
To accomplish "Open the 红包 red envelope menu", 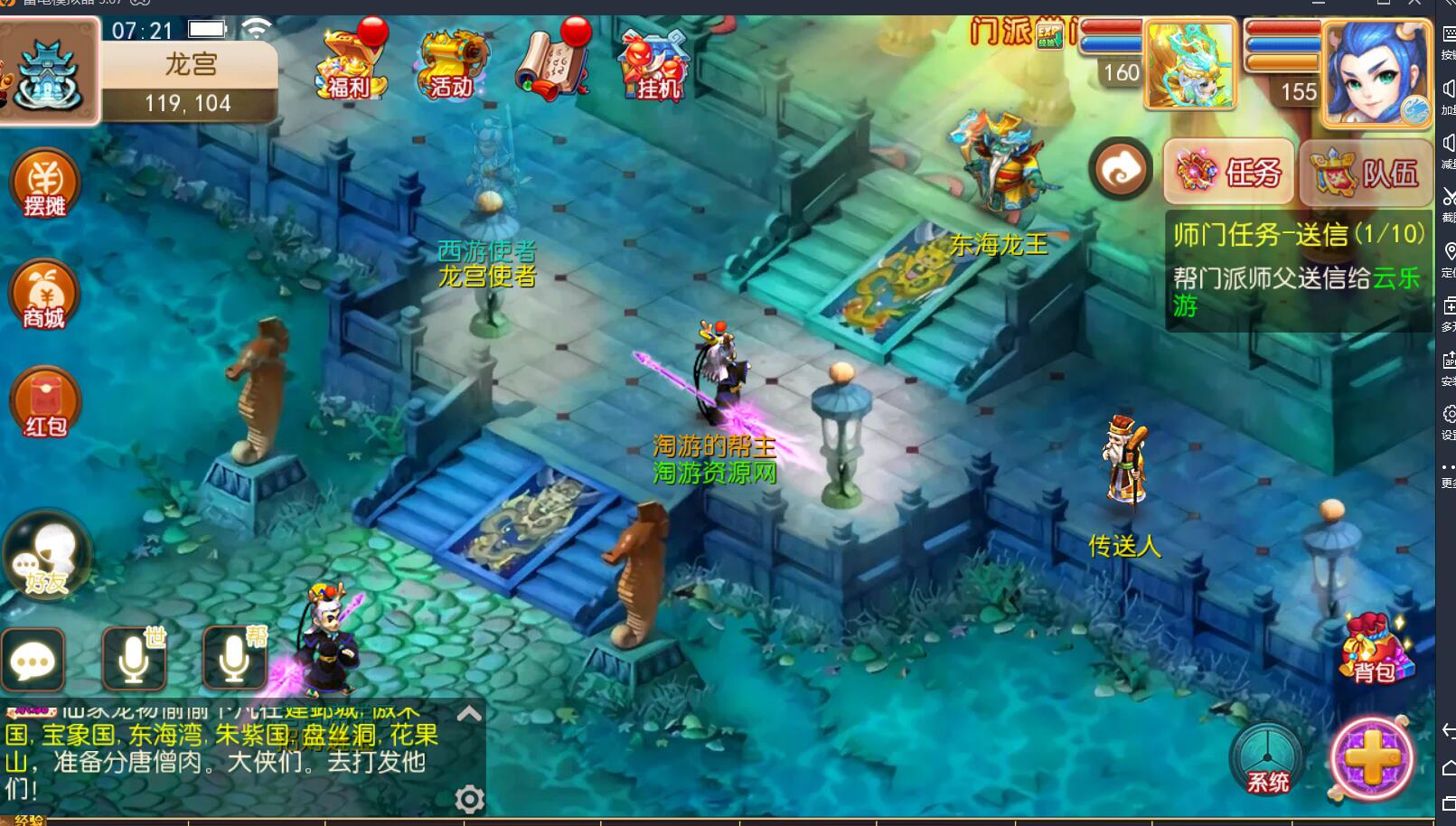I will click(x=44, y=404).
